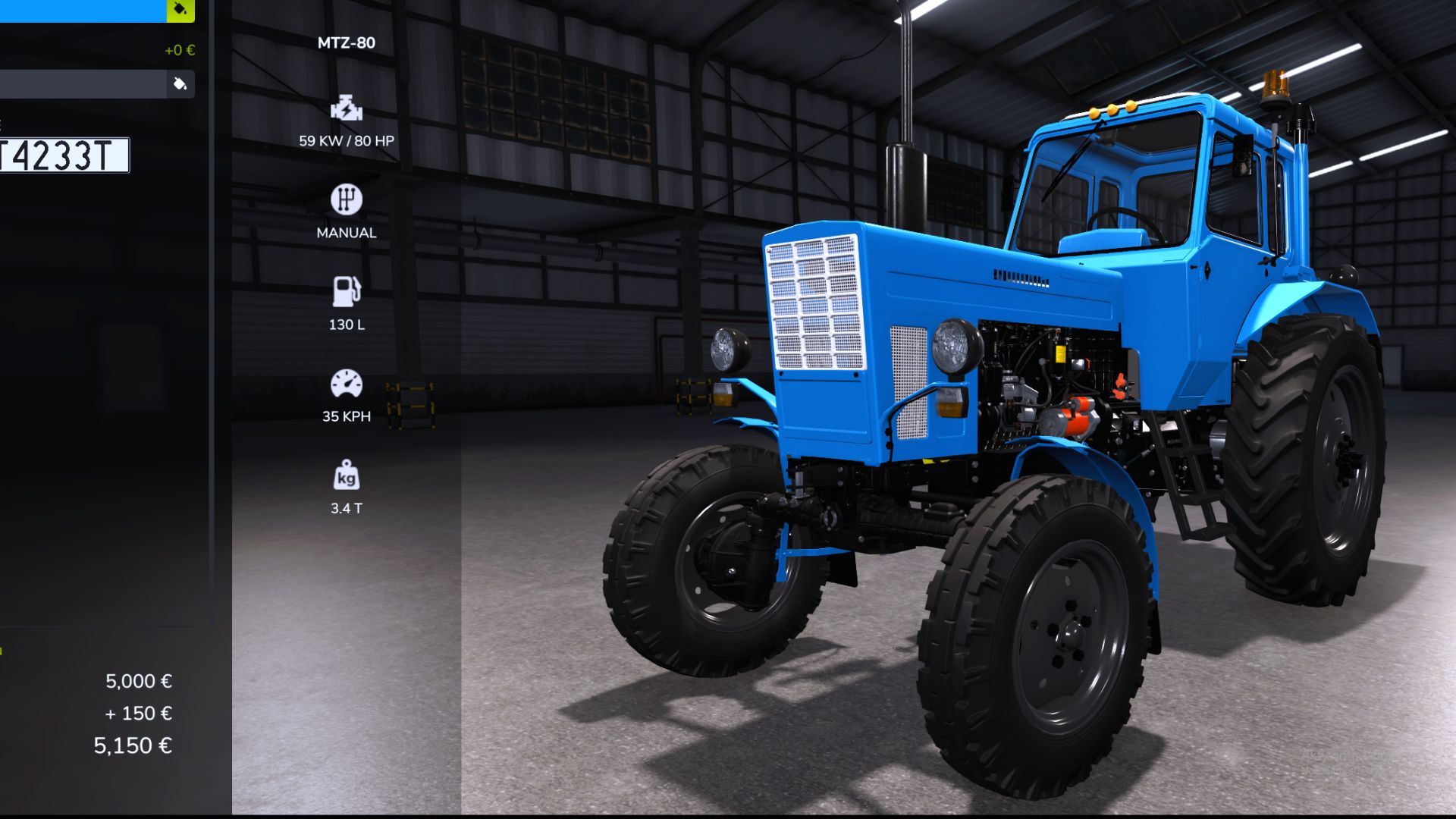The image size is (1456, 819).
Task: Select the fuel capacity pump icon
Action: 347,292
